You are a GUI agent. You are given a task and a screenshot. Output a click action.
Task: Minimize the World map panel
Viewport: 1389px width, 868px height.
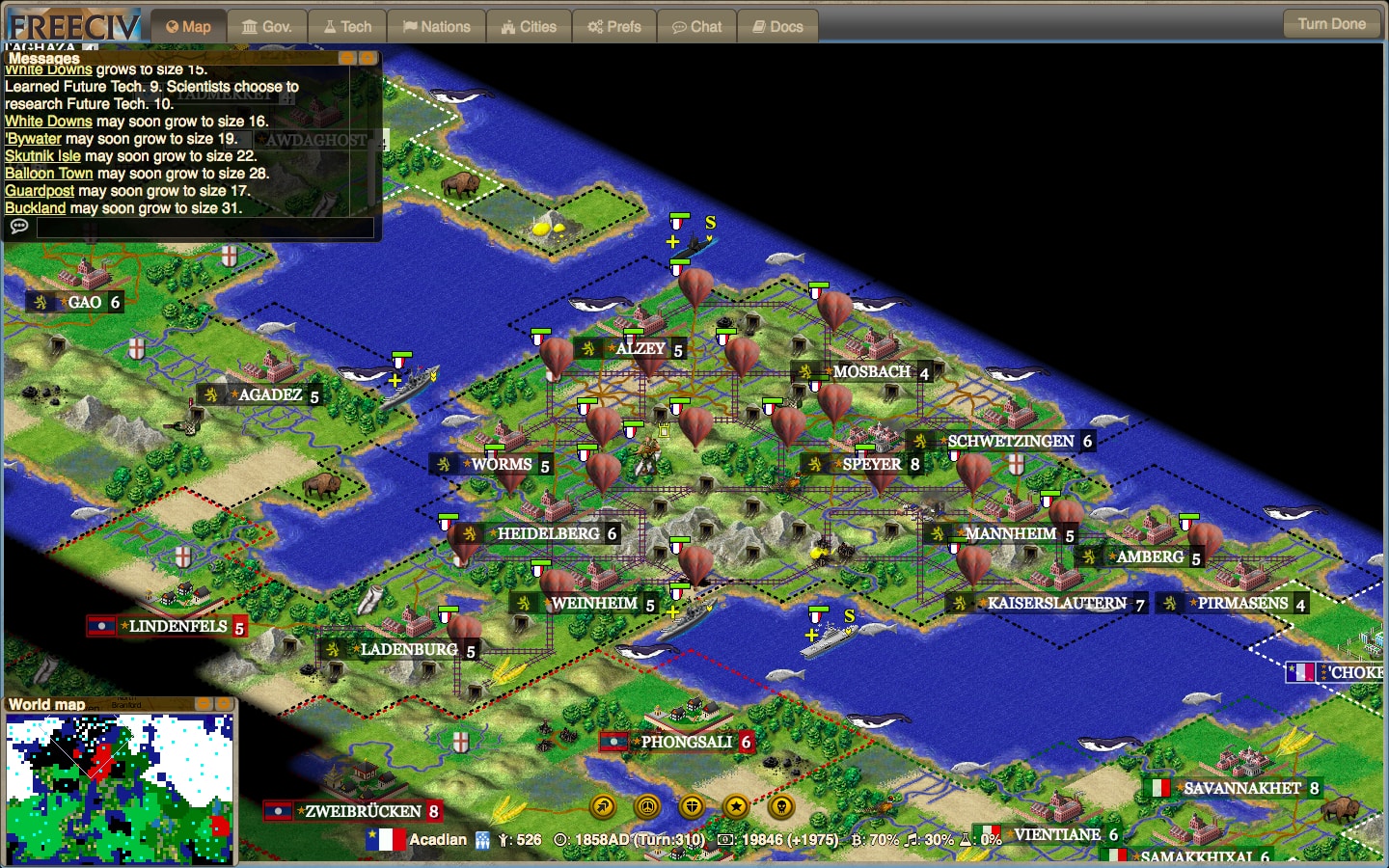(204, 704)
